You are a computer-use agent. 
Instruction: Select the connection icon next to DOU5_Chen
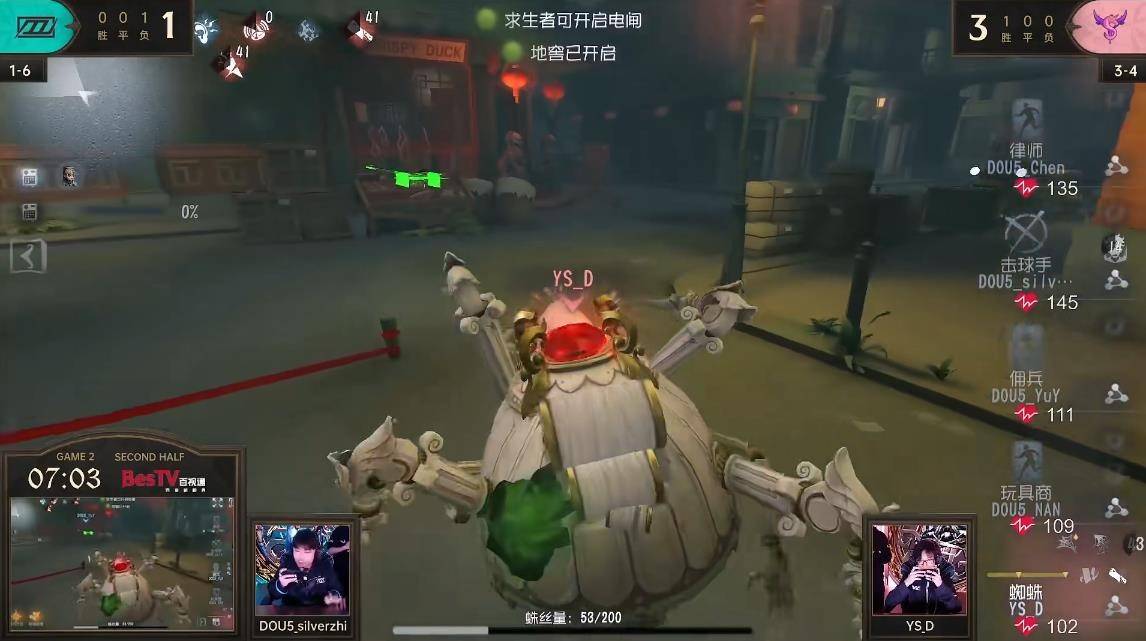1116,167
